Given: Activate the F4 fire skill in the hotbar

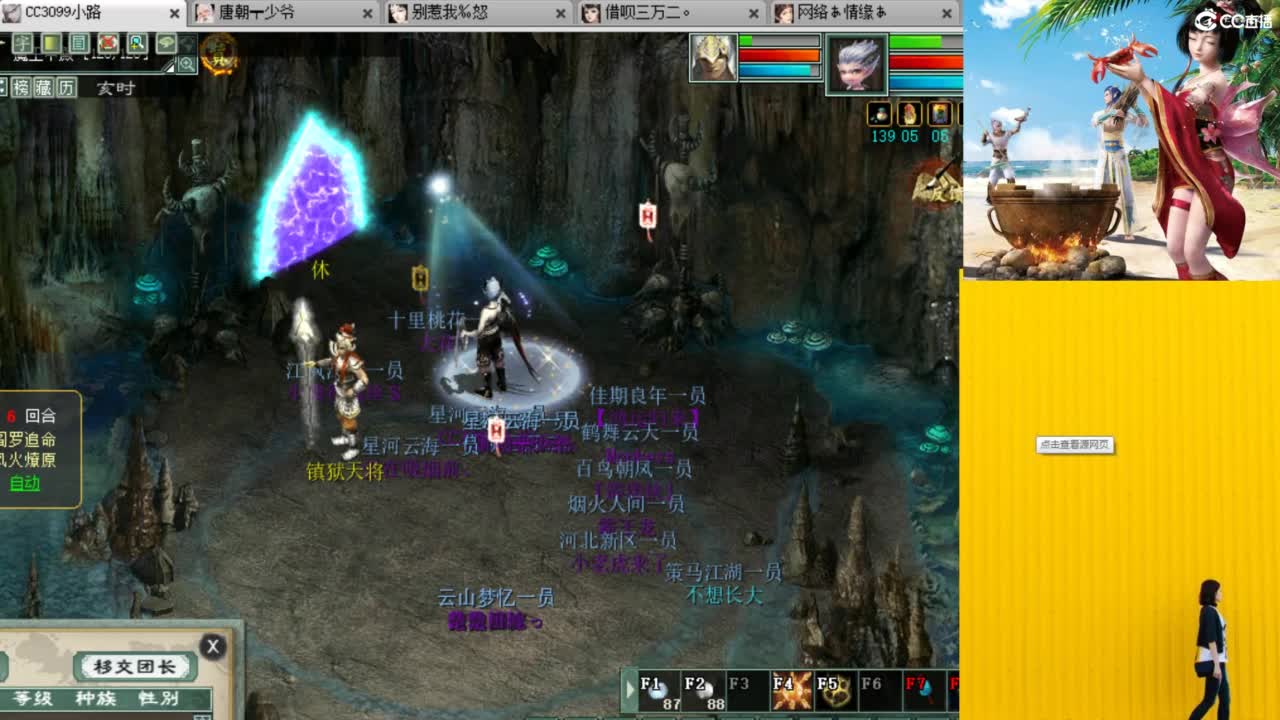Looking at the screenshot, I should pyautogui.click(x=793, y=688).
